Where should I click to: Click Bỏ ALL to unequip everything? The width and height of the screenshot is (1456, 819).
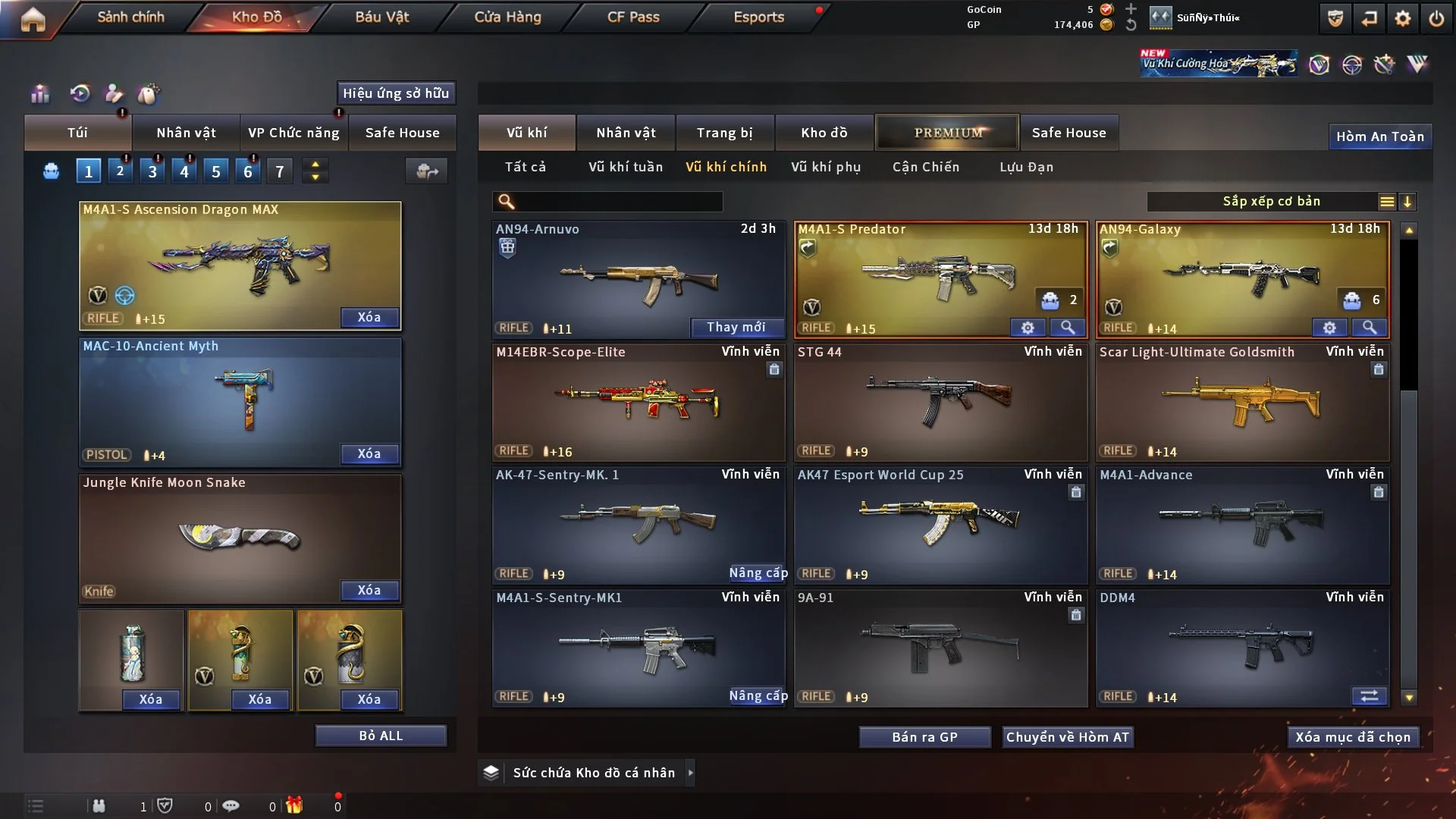[x=381, y=736]
